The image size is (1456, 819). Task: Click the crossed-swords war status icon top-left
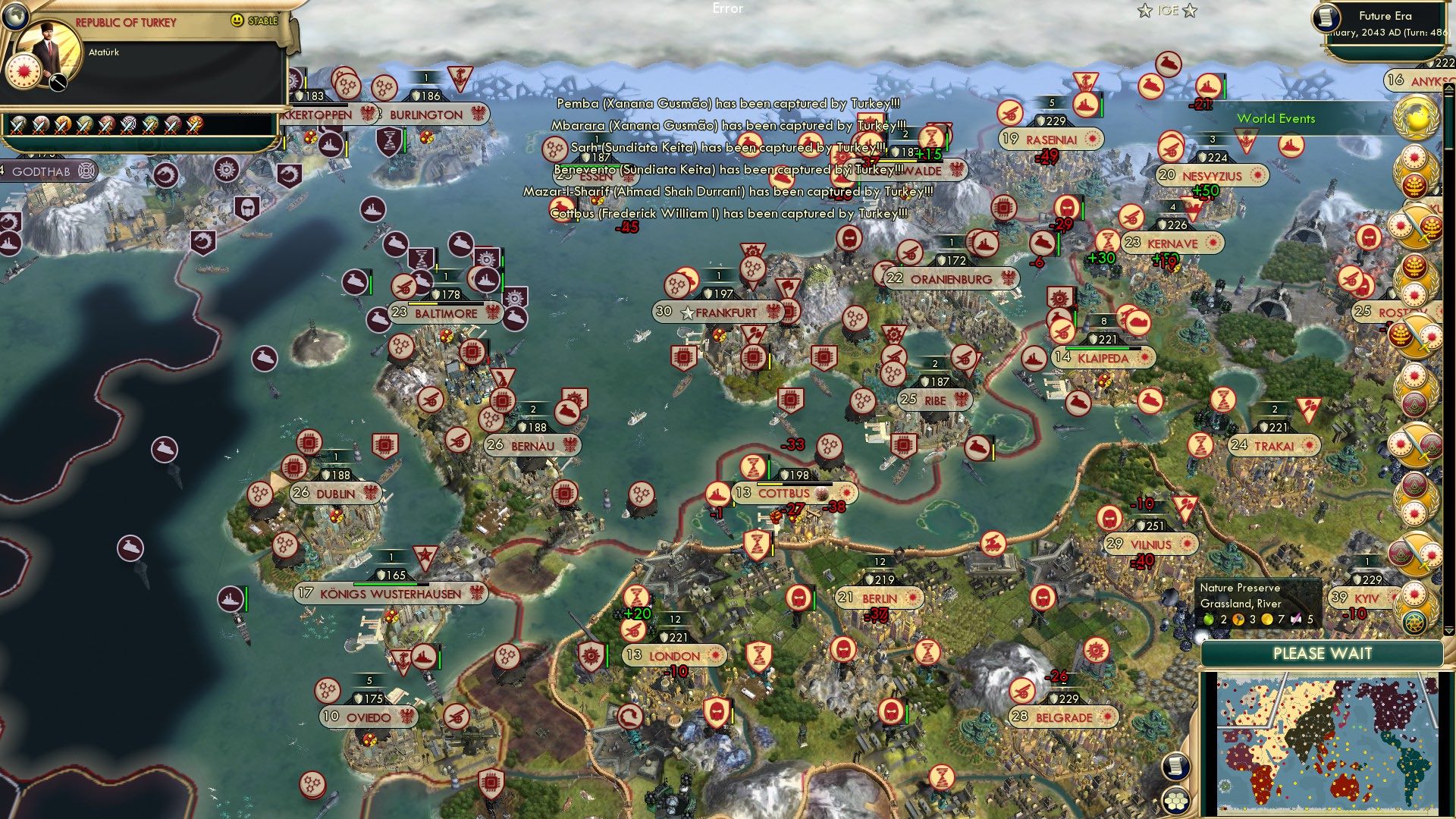[19, 125]
